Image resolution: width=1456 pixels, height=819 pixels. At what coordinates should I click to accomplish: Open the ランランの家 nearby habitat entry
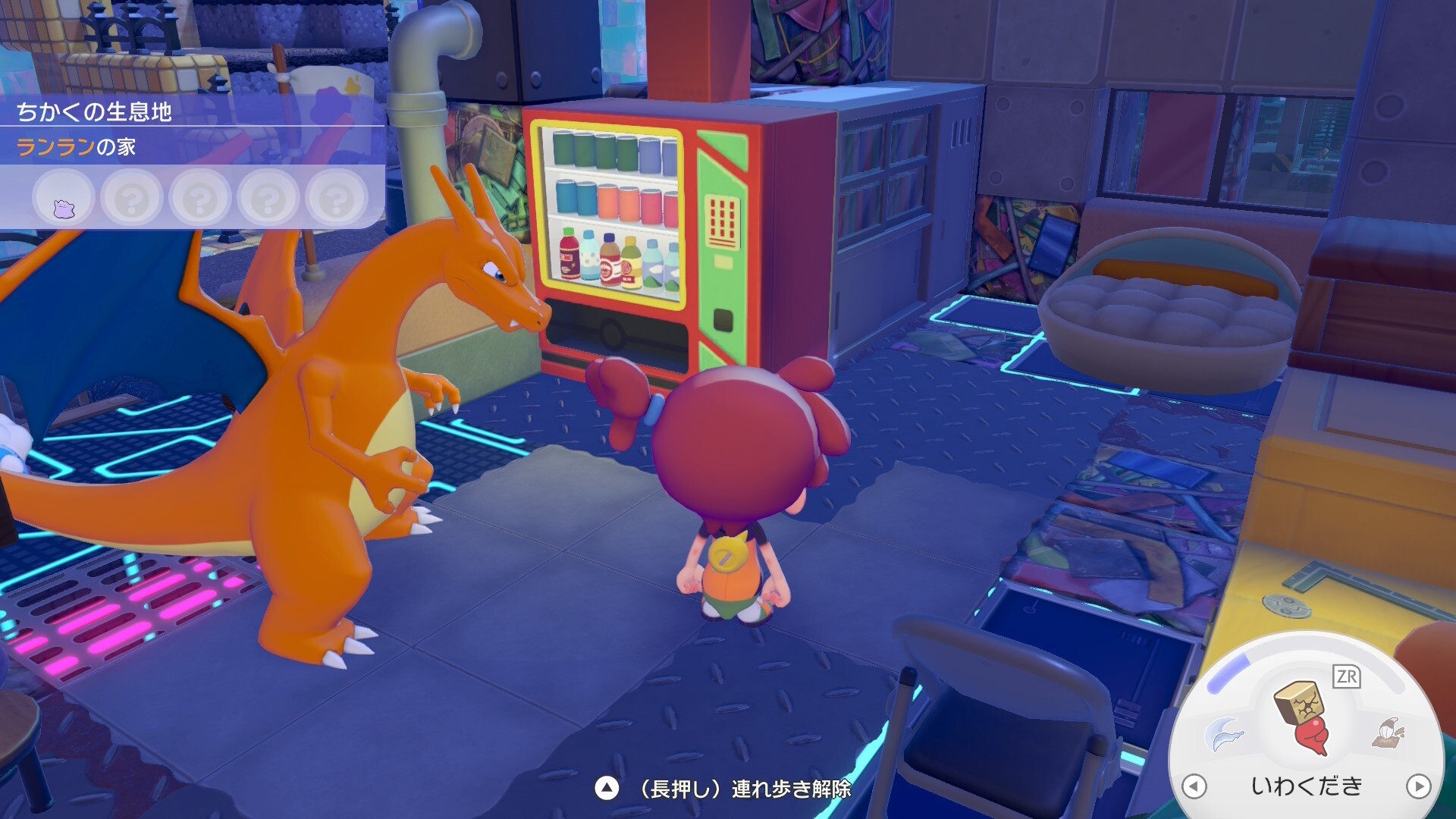point(76,146)
